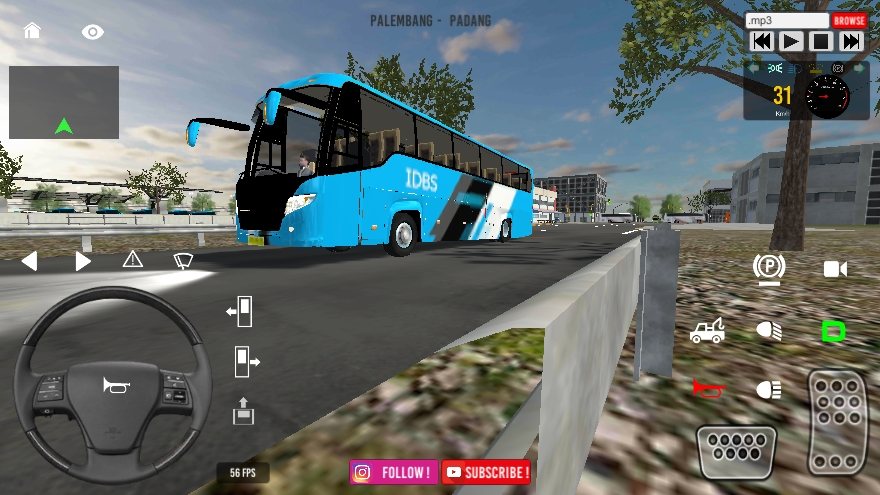Click the BROWSE button for music

[x=849, y=20]
